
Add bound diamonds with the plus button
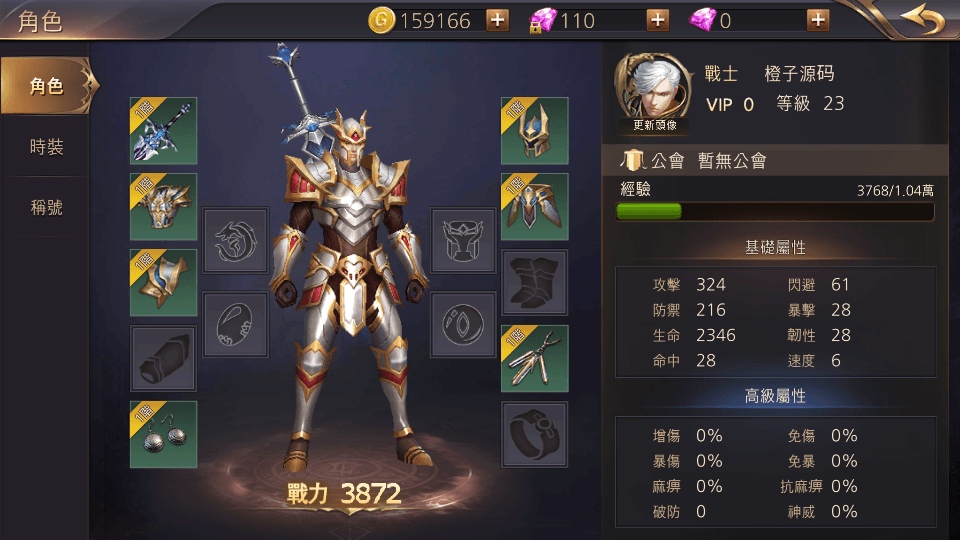tap(658, 20)
